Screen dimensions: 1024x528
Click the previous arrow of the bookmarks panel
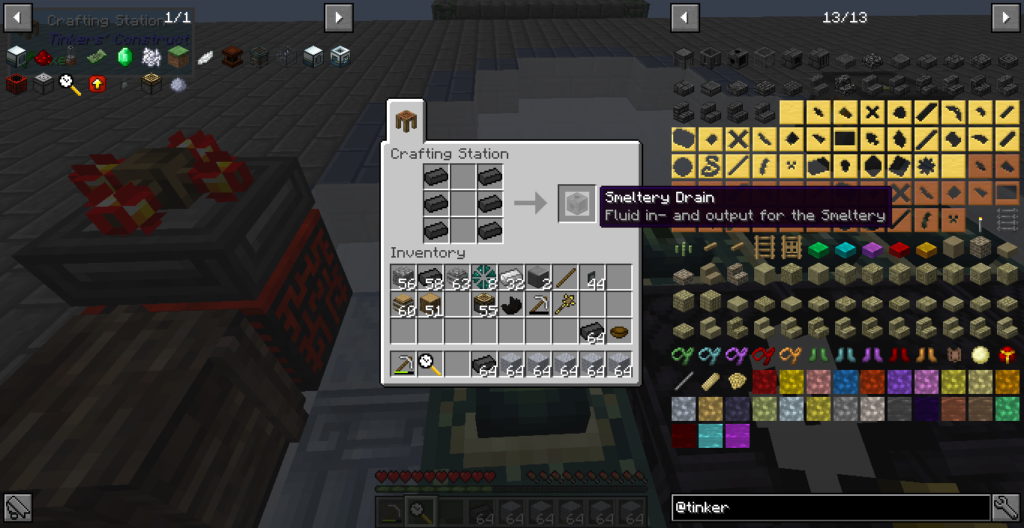tap(17, 18)
